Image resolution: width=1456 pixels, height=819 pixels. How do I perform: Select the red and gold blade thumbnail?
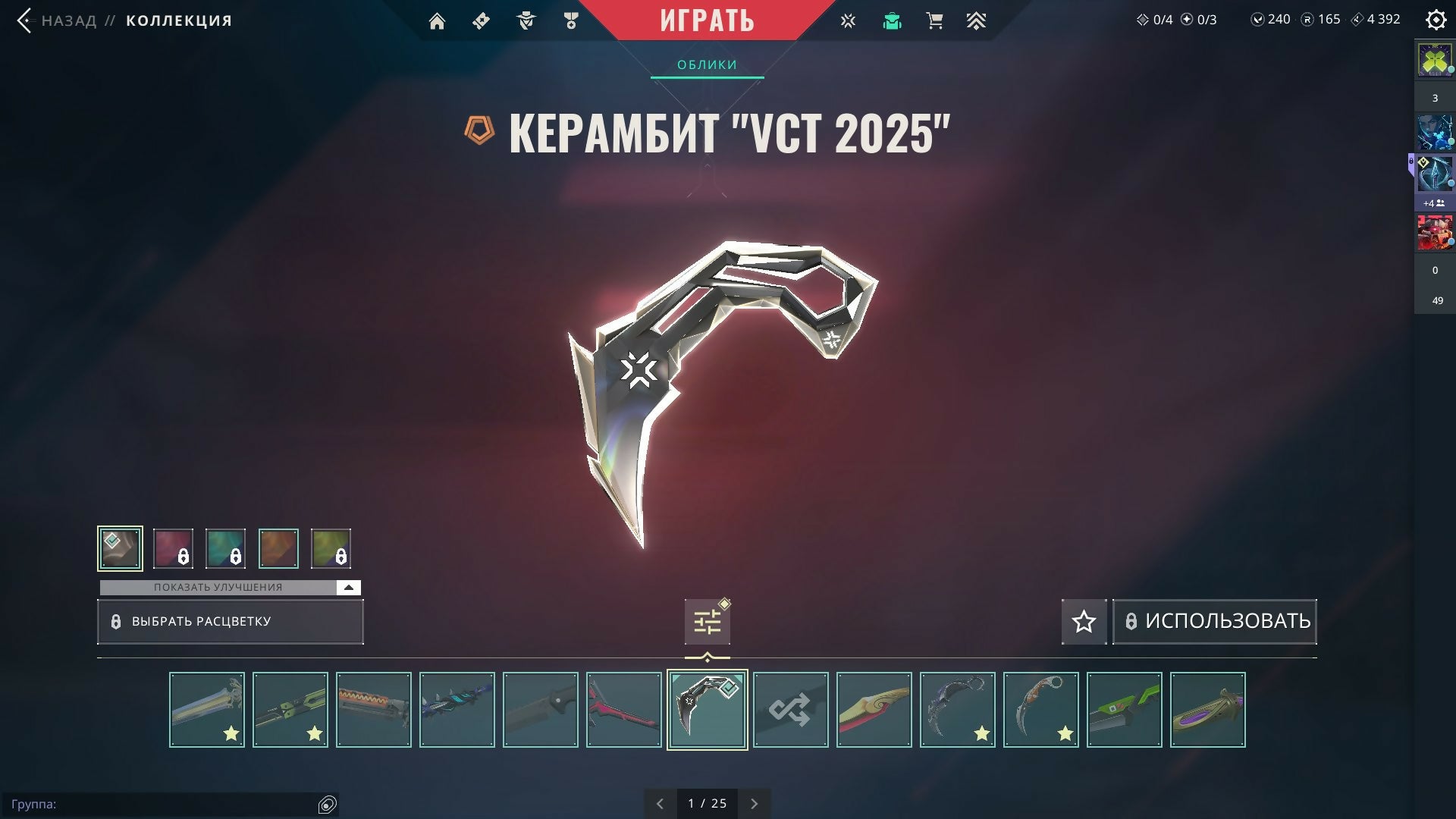[874, 710]
